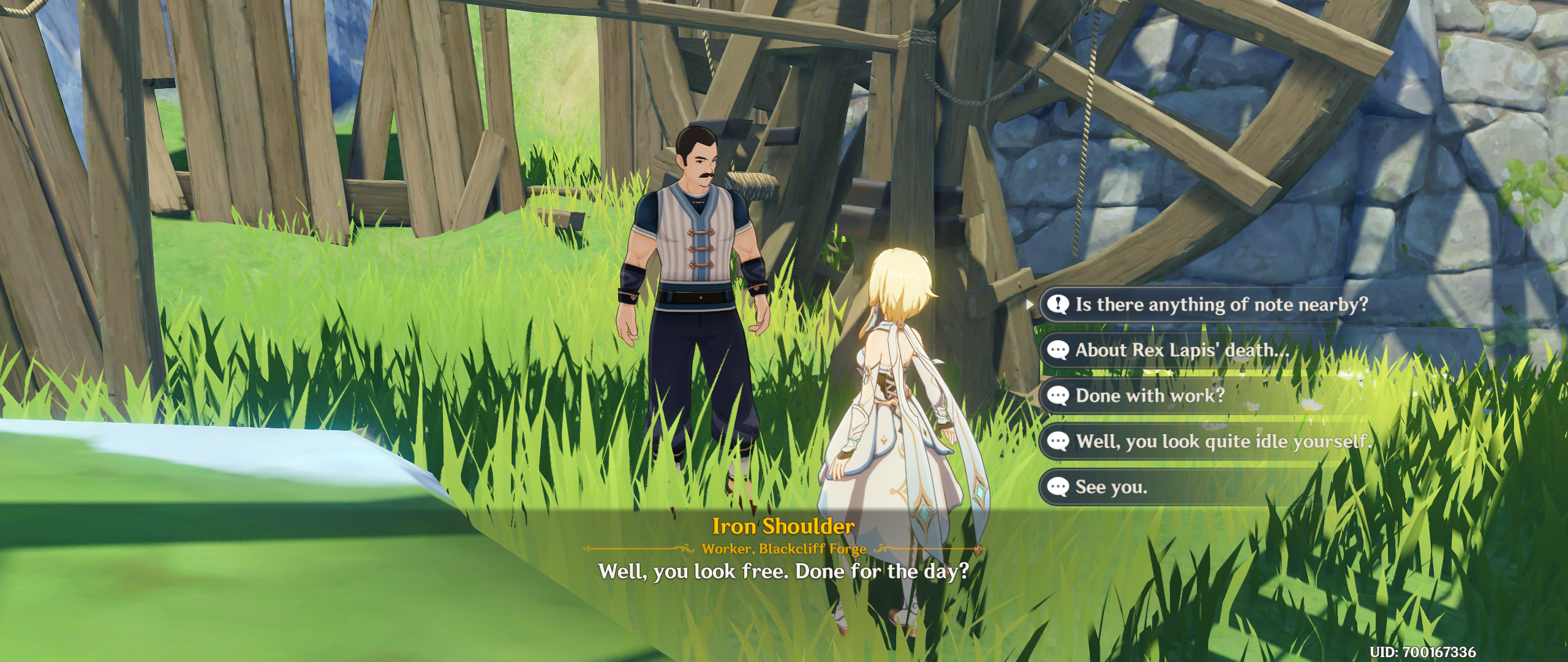The height and width of the screenshot is (662, 1568).
Task: End conversation with "See you."
Action: click(x=1111, y=487)
